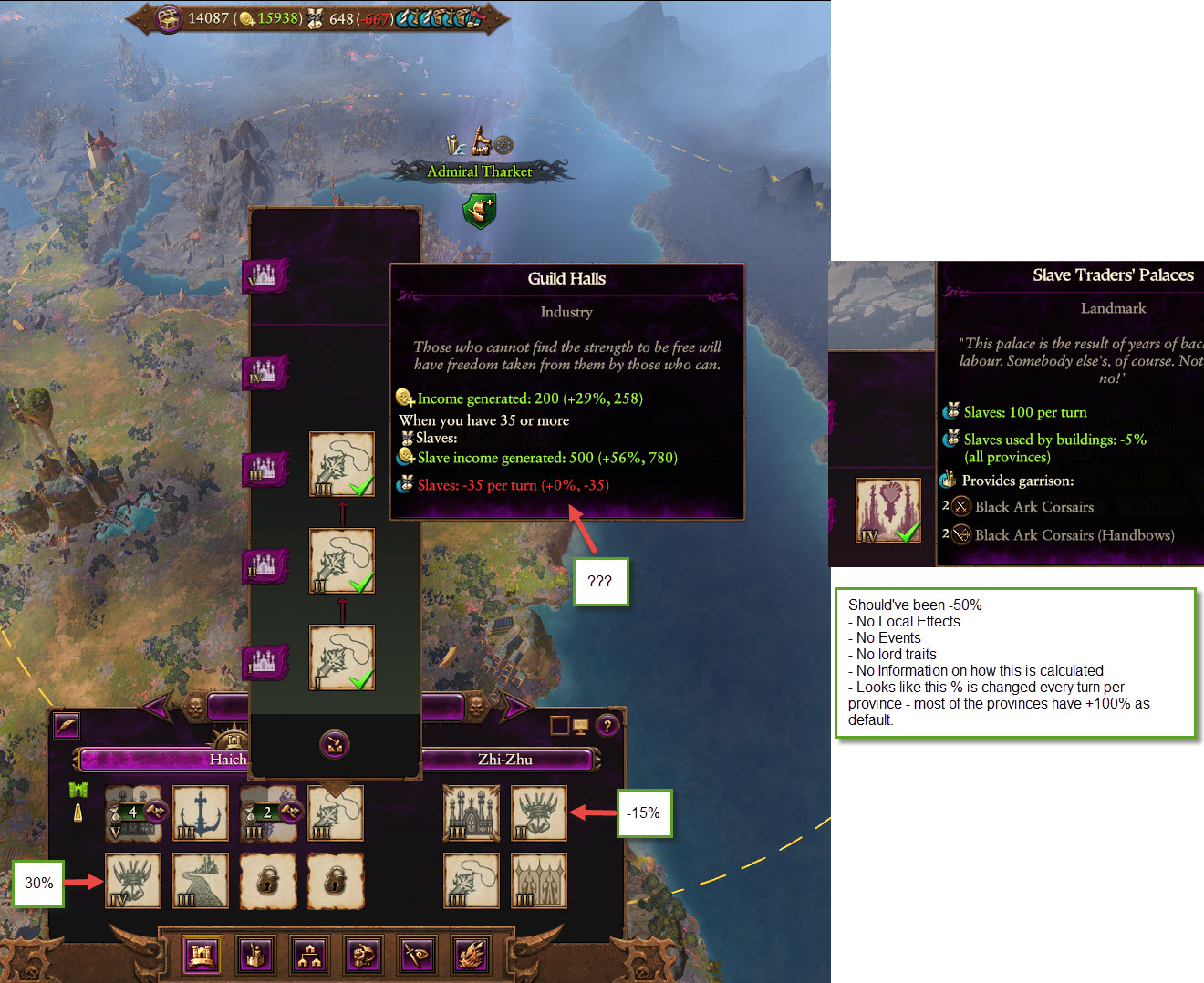This screenshot has height=983, width=1204.
Task: Toggle the empty square checkbox near the help button
Action: click(x=560, y=725)
